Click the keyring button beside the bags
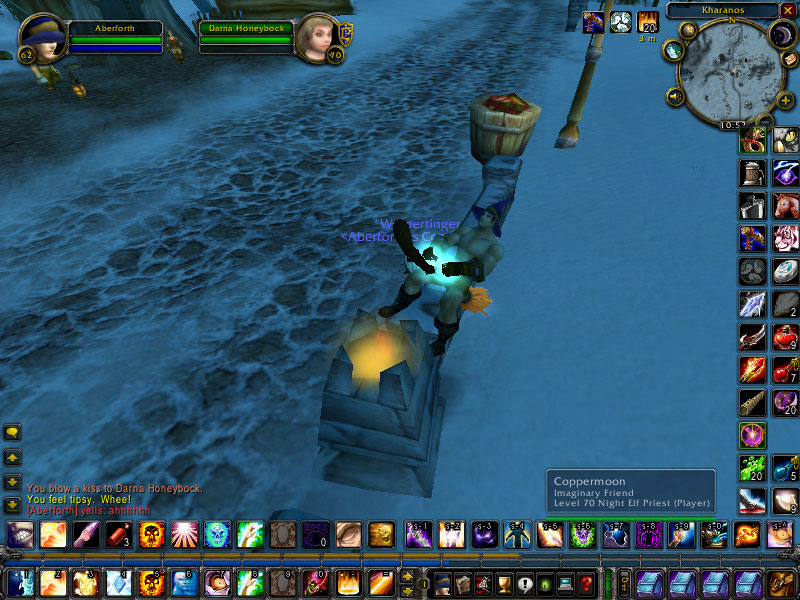Image resolution: width=800 pixels, height=600 pixels. tap(625, 583)
